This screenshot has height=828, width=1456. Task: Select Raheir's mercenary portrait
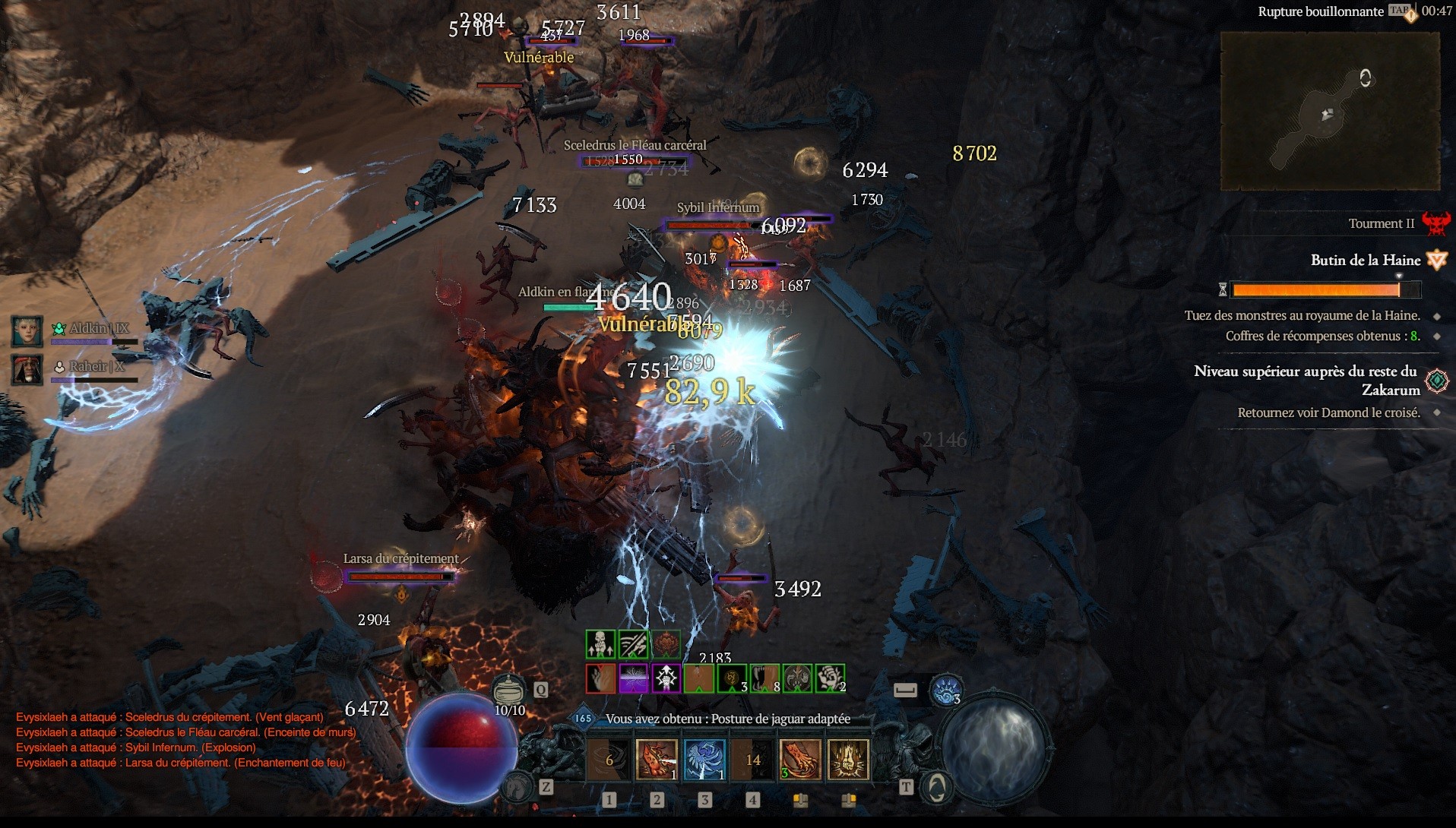pos(27,369)
